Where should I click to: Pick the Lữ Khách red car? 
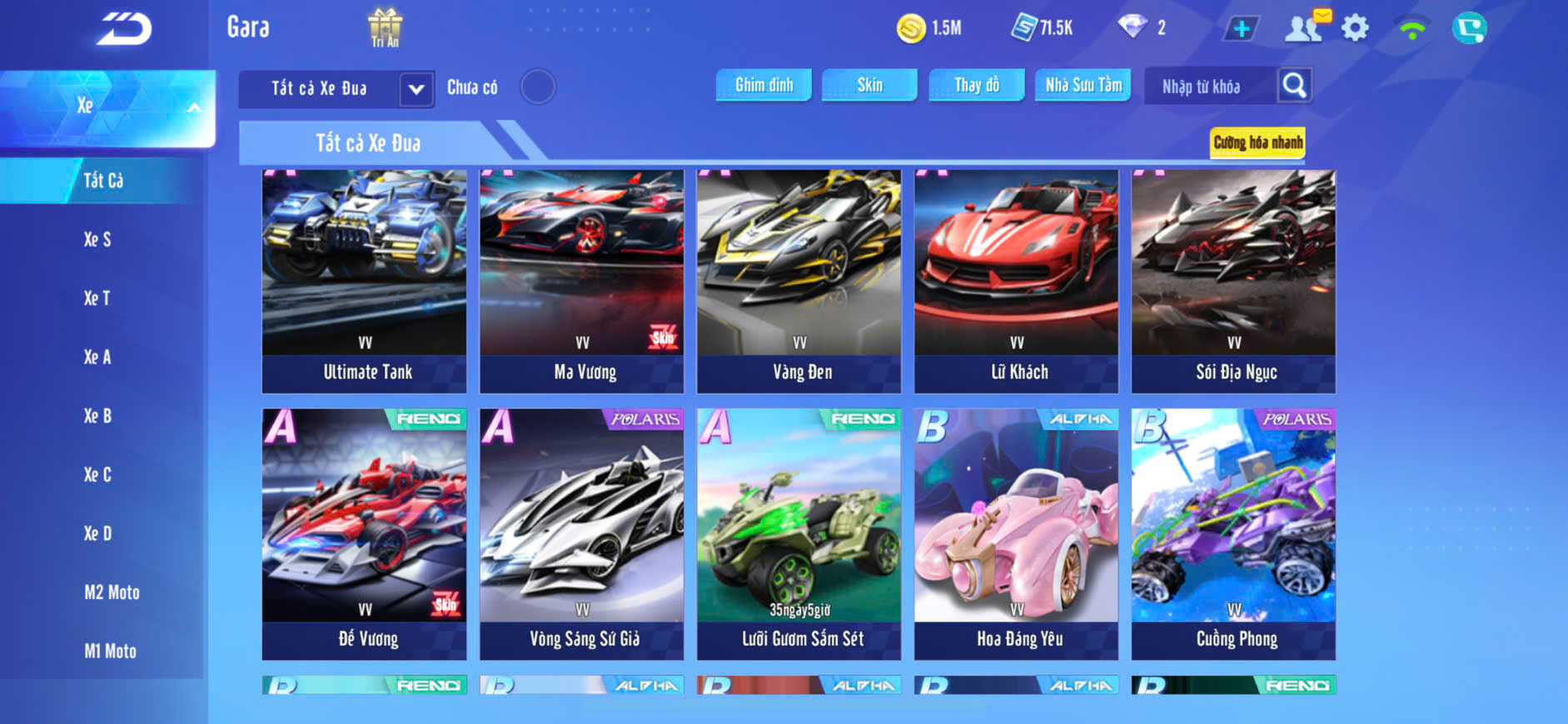tap(1016, 280)
